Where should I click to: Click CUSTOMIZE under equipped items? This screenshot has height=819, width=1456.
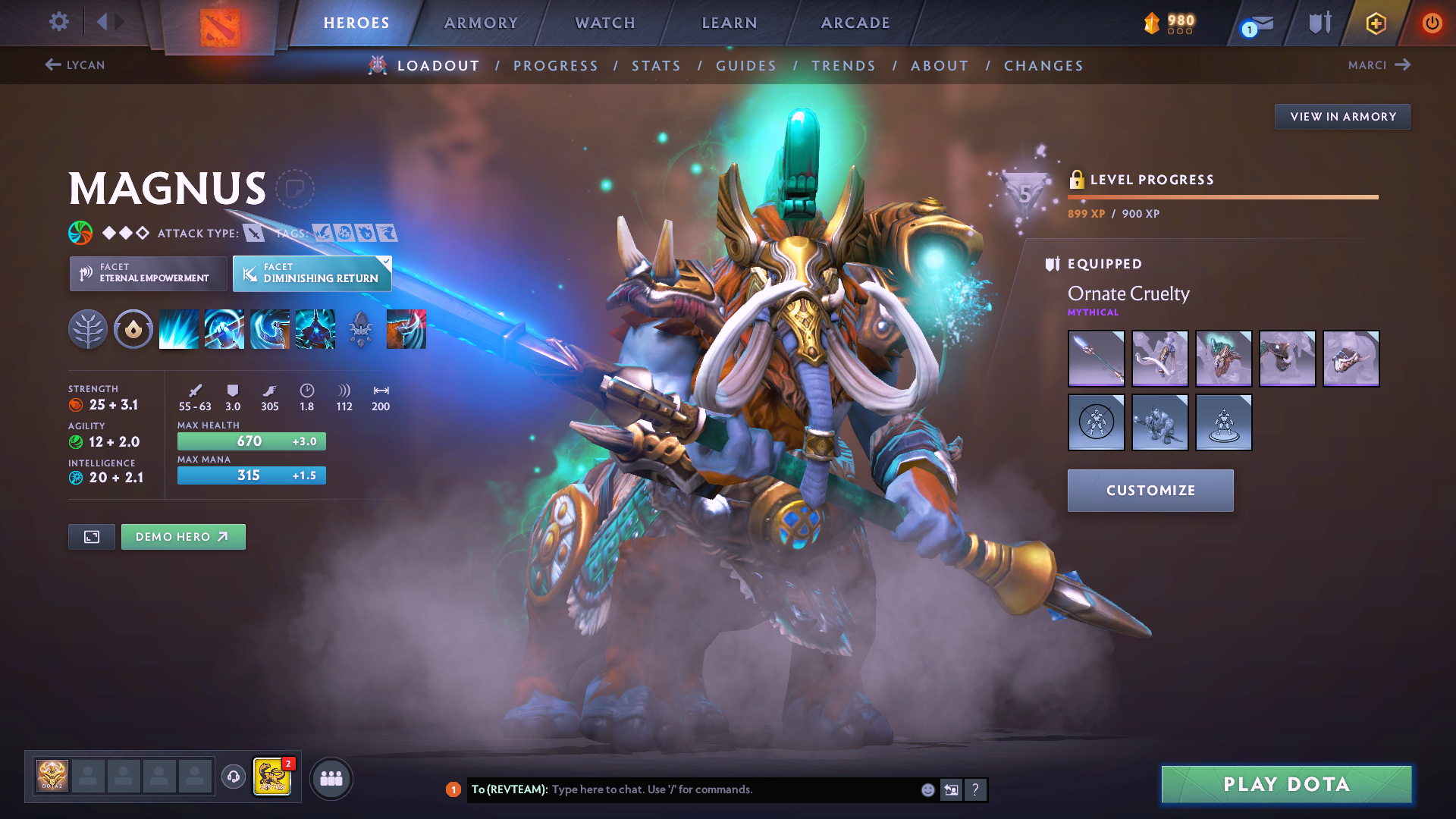coord(1150,490)
